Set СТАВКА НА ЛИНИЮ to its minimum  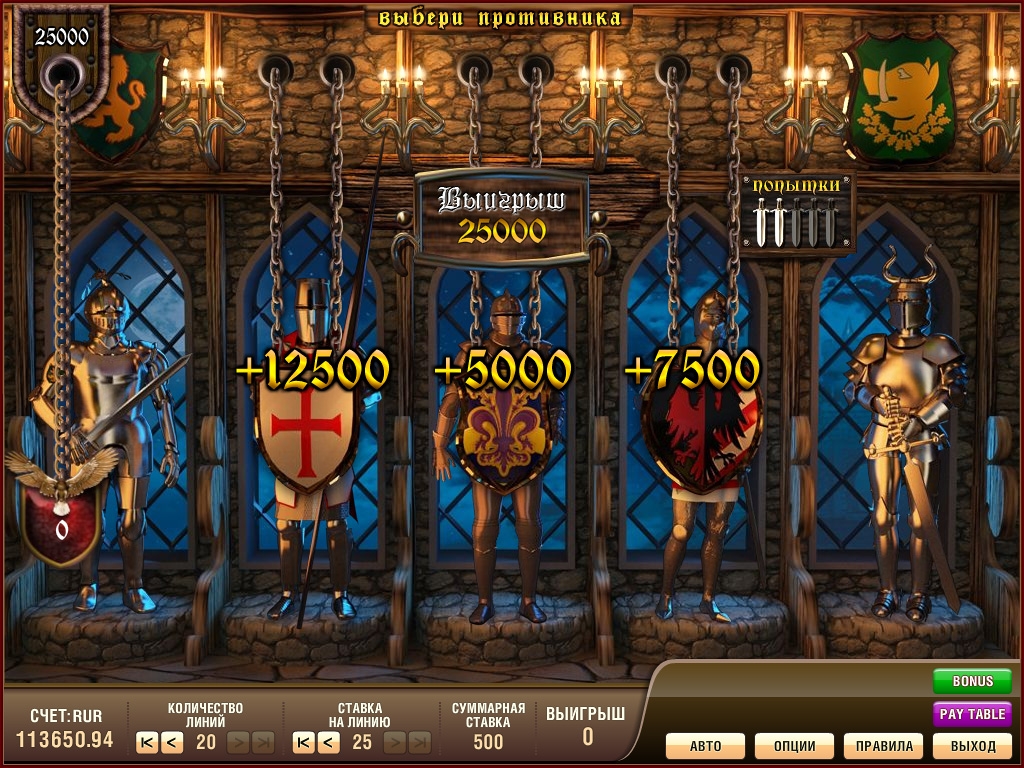pyautogui.click(x=303, y=742)
